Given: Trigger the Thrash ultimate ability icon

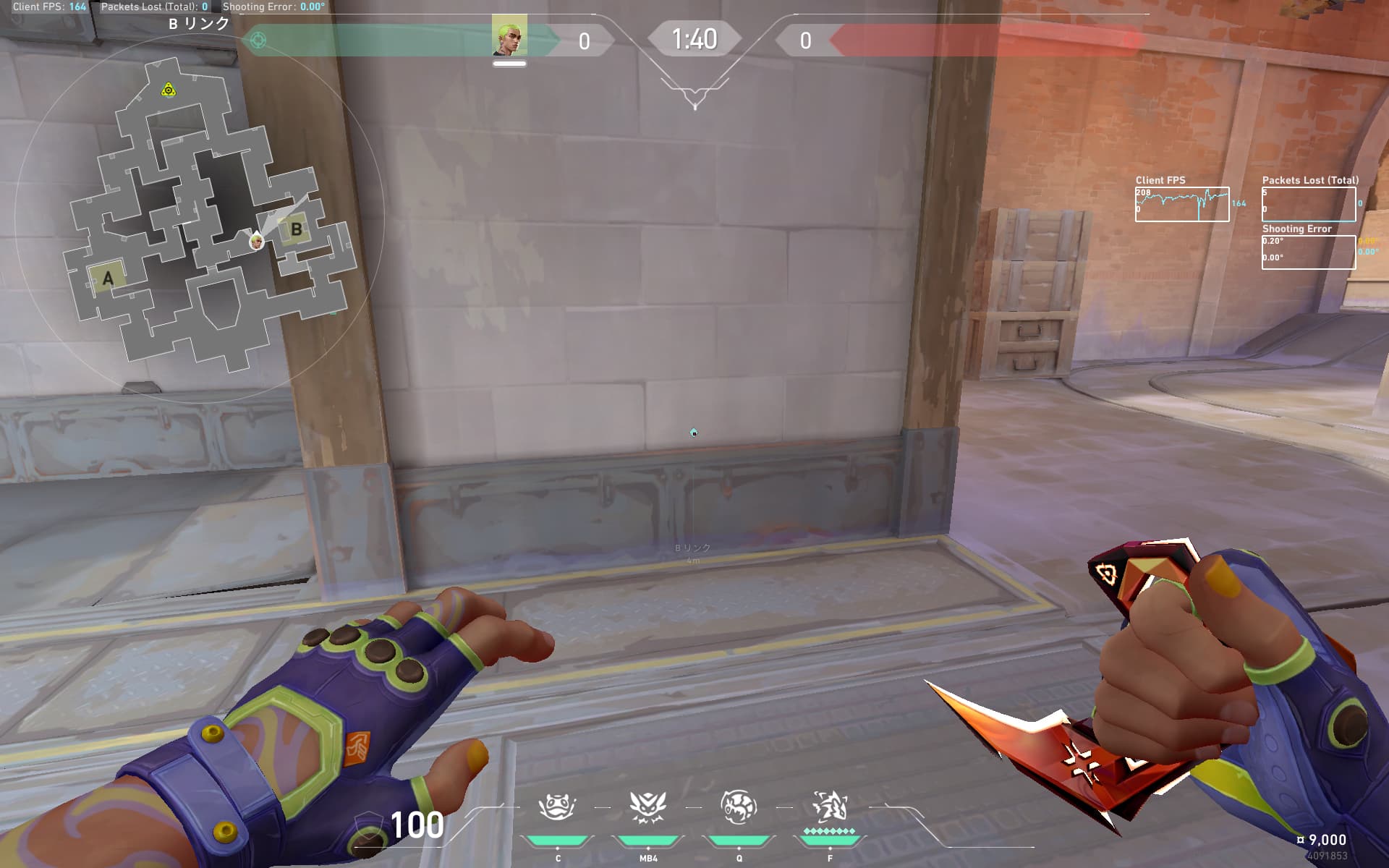Looking at the screenshot, I should (x=829, y=807).
